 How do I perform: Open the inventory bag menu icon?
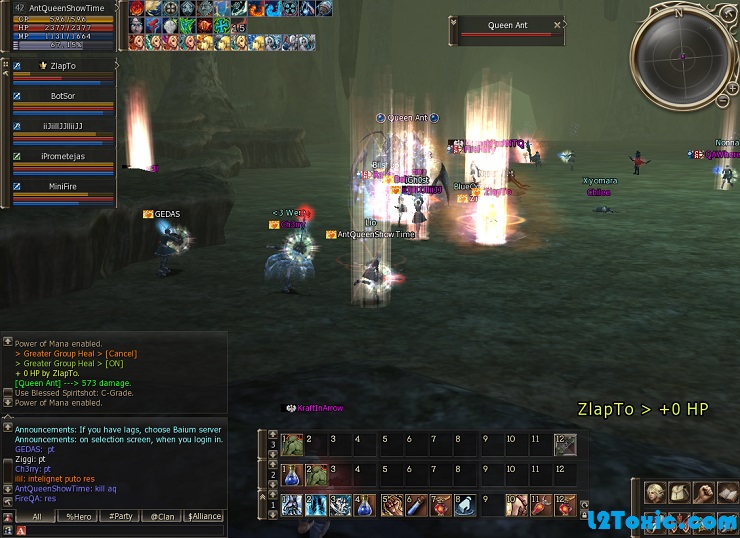coord(679,493)
